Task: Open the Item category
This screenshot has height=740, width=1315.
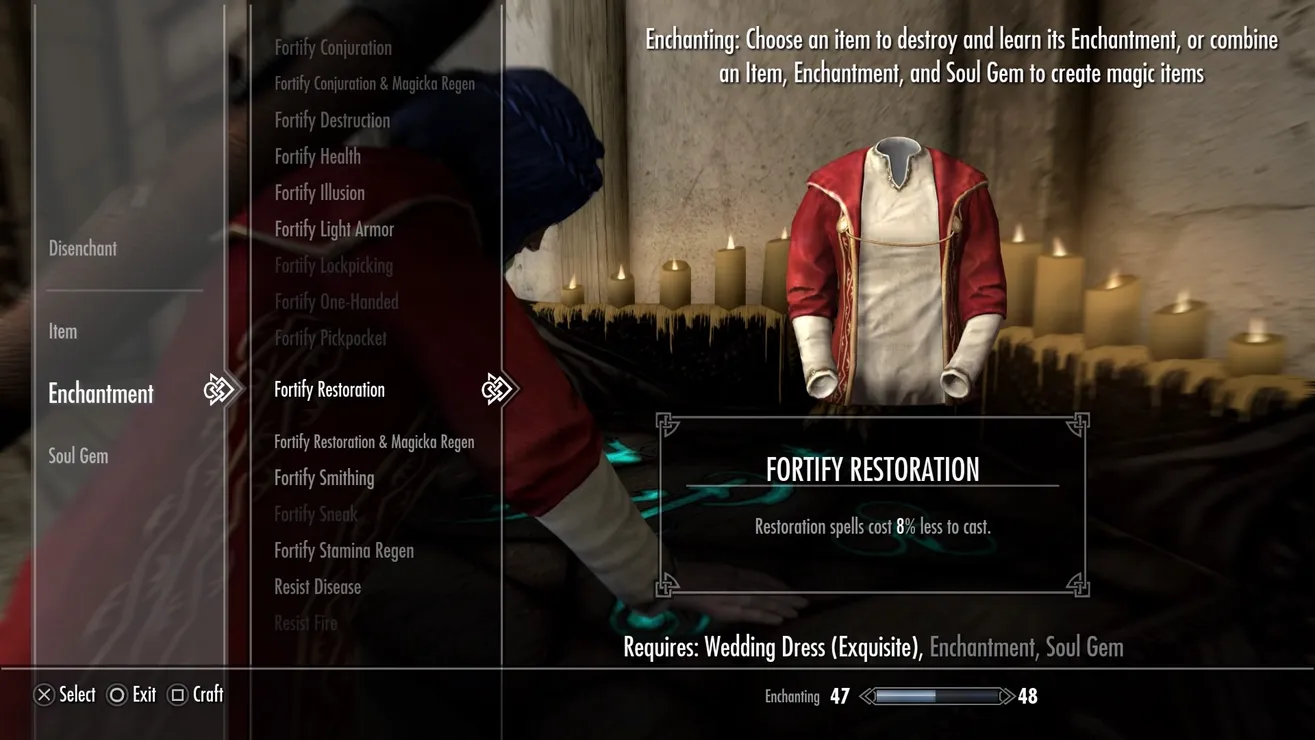Action: click(x=63, y=331)
